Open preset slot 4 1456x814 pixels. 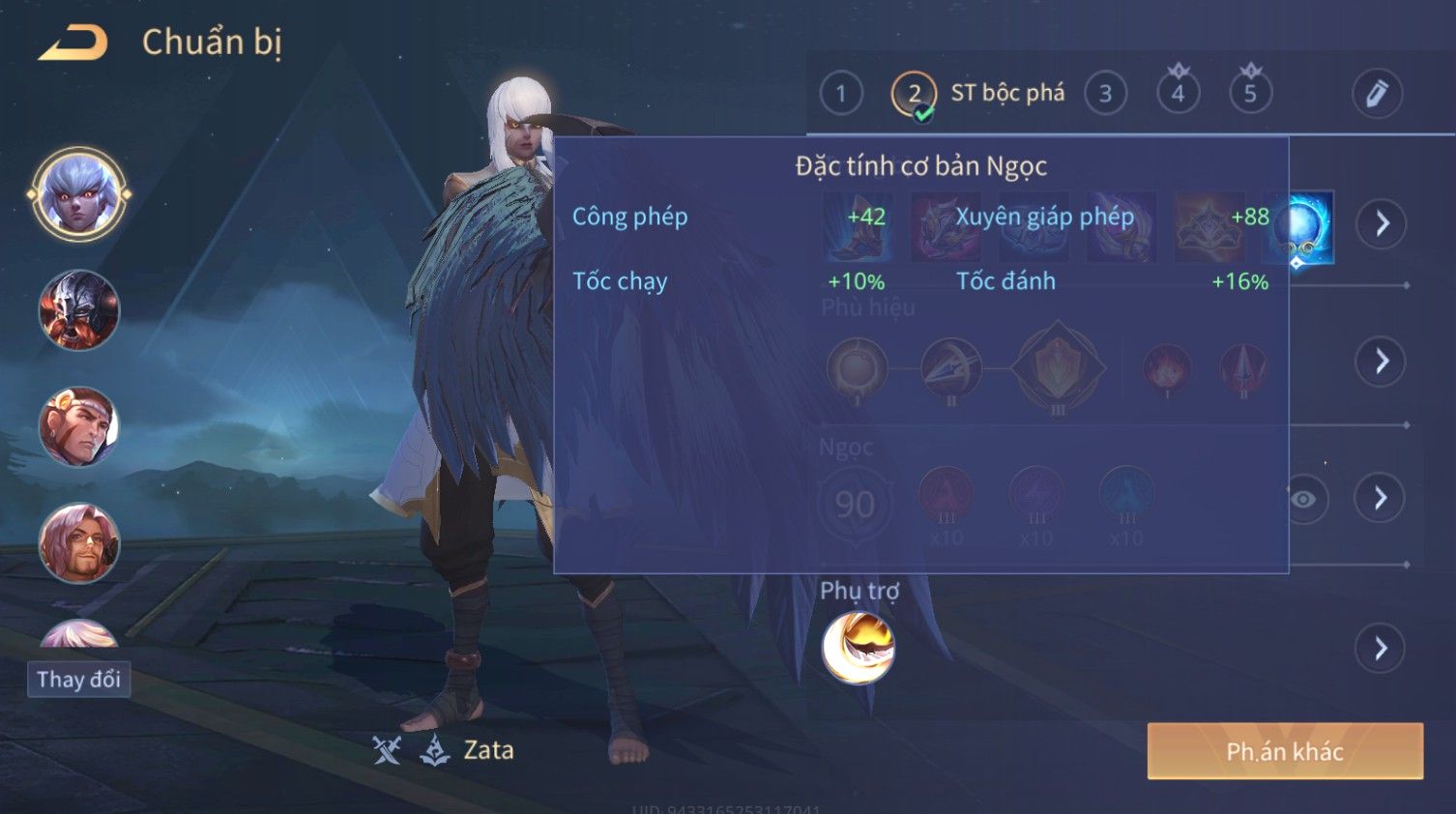point(1178,94)
